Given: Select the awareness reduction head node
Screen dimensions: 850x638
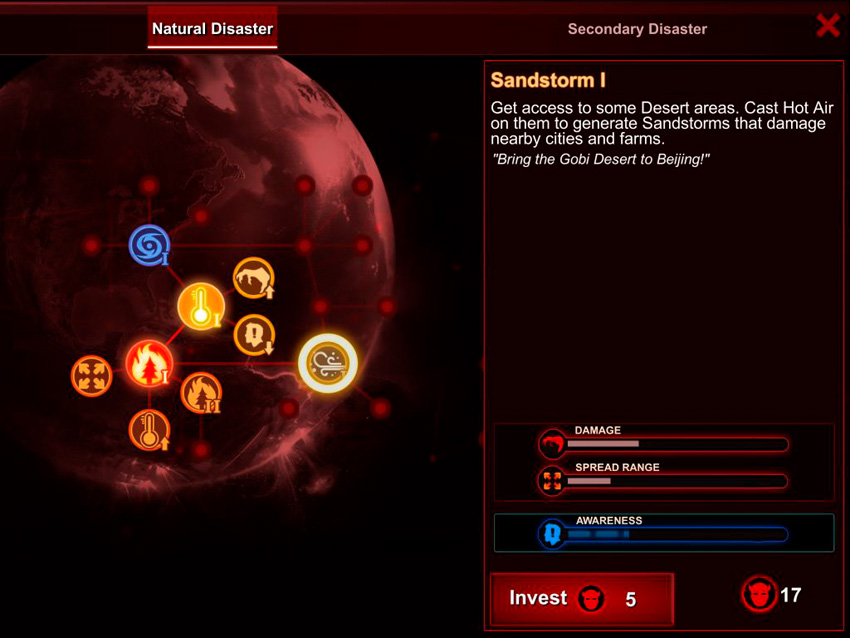Looking at the screenshot, I should coord(254,335).
